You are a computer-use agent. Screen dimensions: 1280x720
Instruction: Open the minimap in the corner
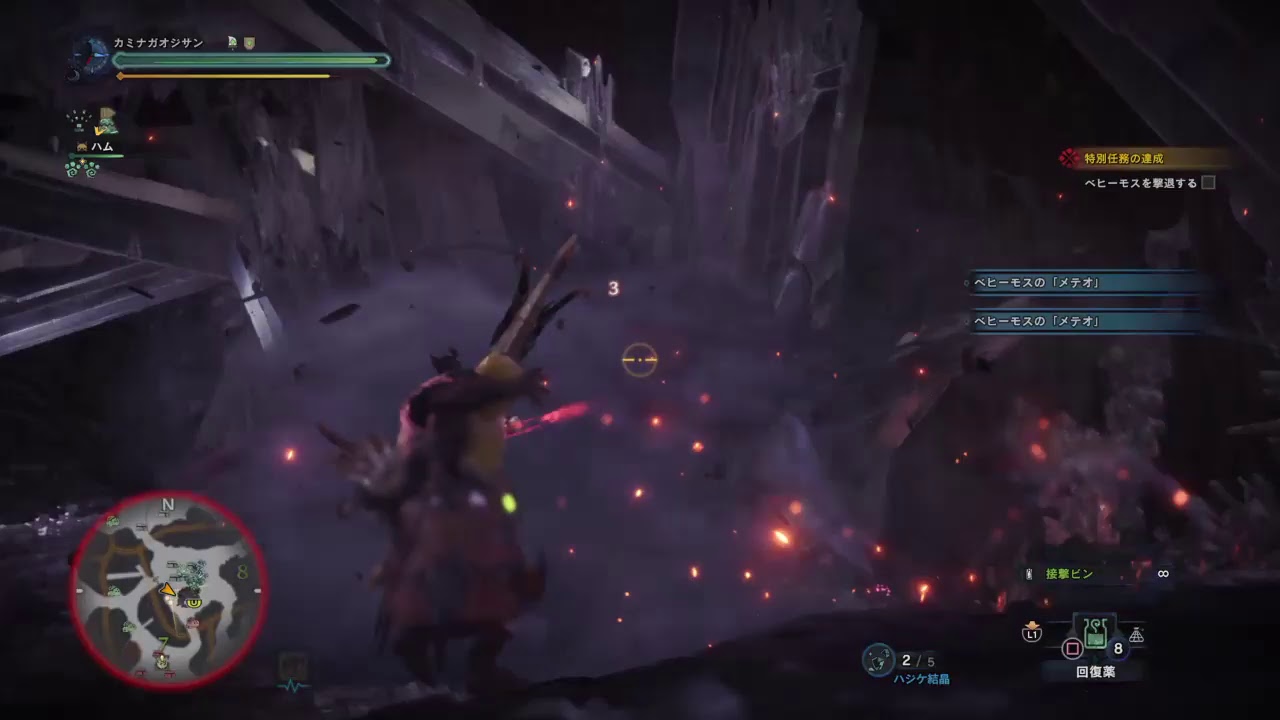point(178,587)
